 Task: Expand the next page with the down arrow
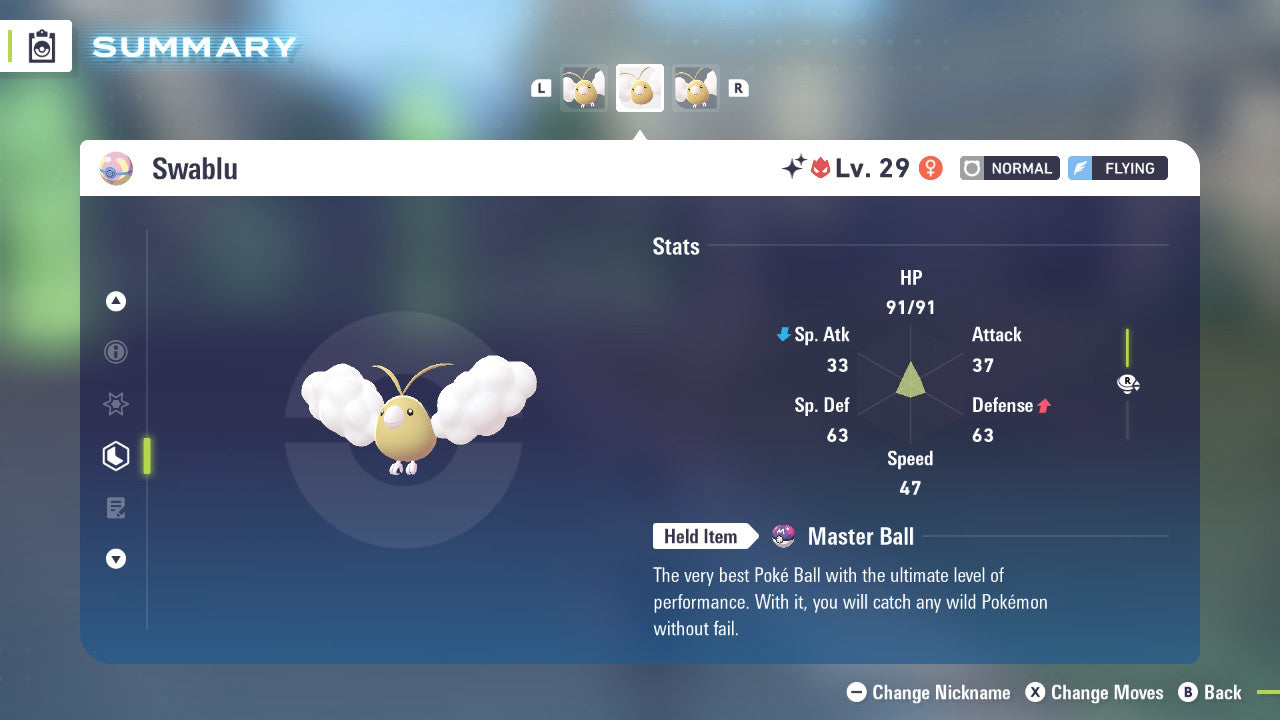coord(116,559)
